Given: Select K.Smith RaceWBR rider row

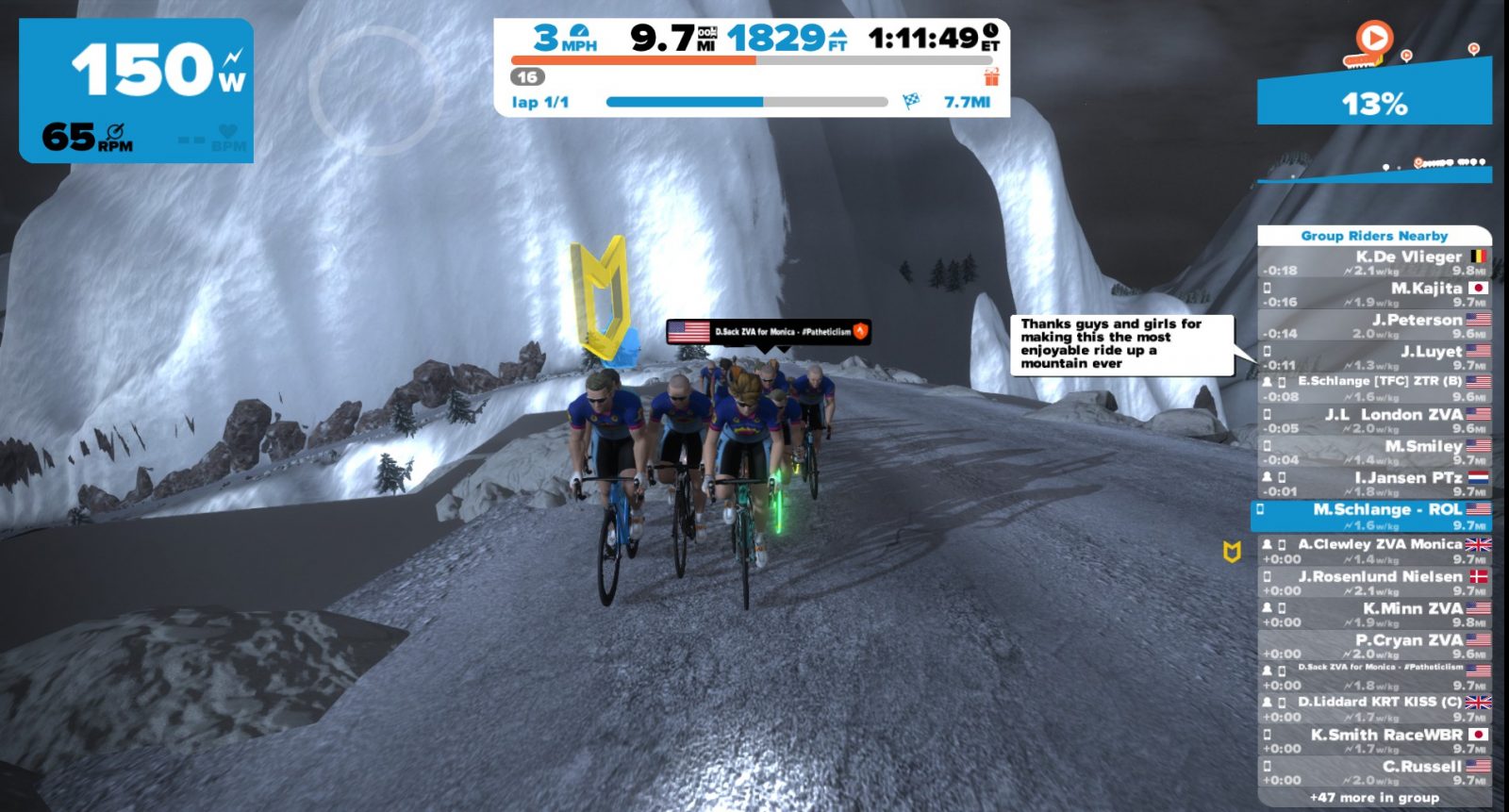Looking at the screenshot, I should coord(1375,740).
